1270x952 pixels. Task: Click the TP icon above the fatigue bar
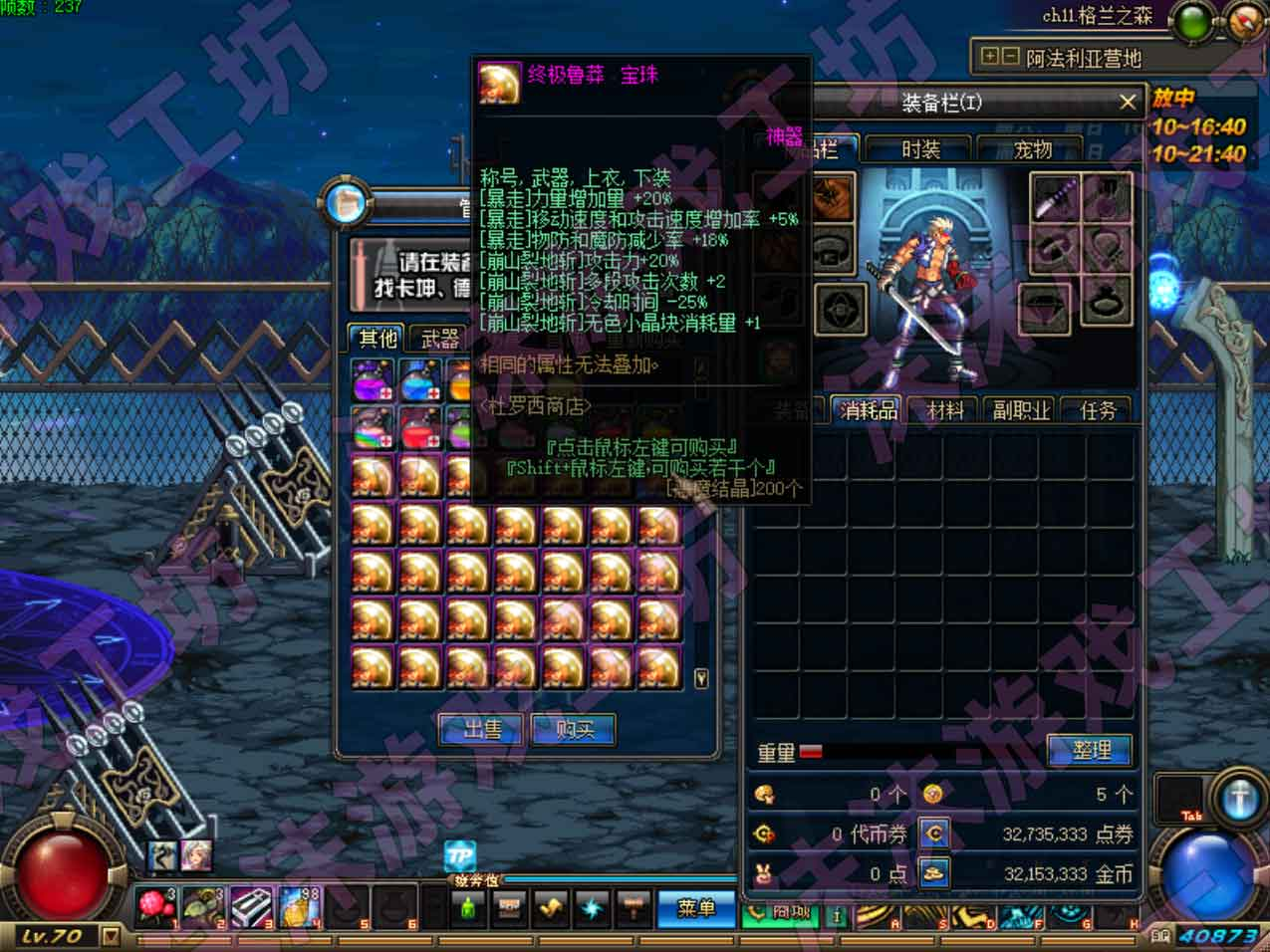point(459,856)
